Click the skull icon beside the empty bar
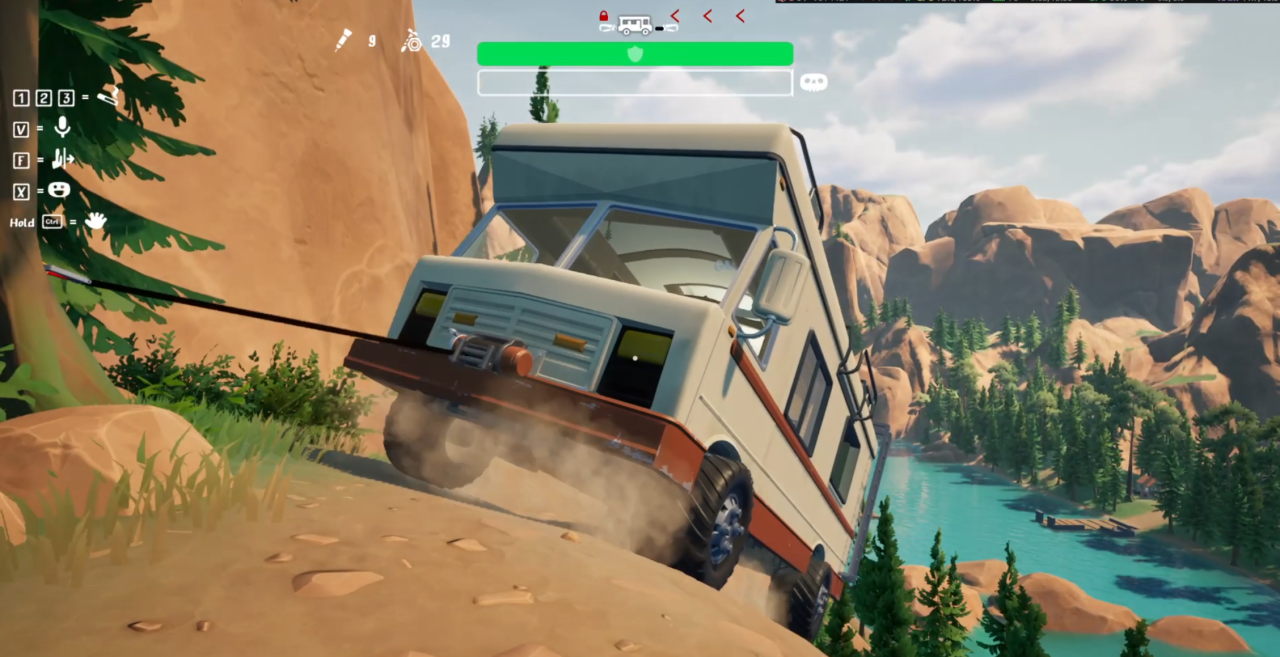 pyautogui.click(x=813, y=83)
